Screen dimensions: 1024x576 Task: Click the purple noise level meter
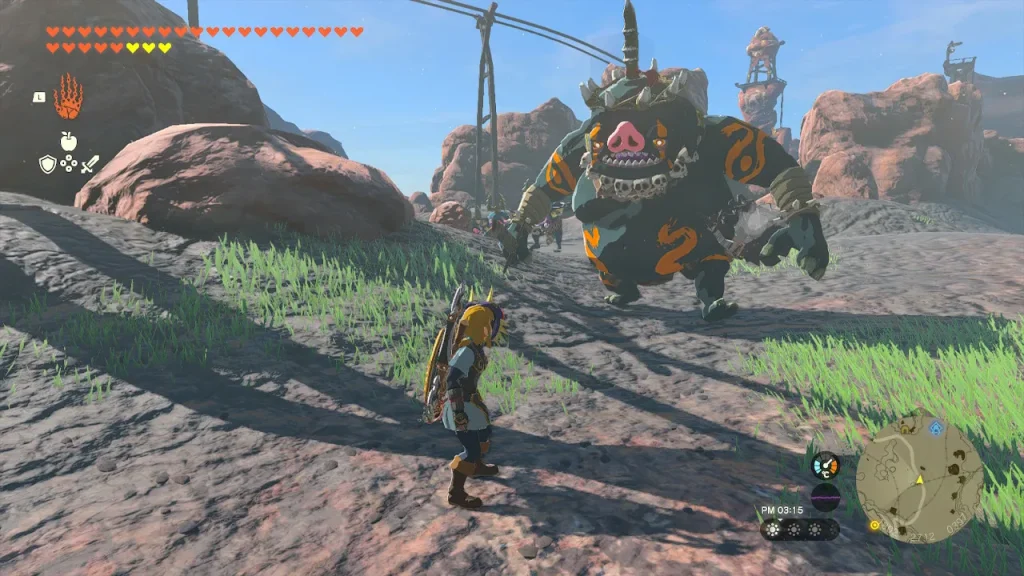click(825, 496)
